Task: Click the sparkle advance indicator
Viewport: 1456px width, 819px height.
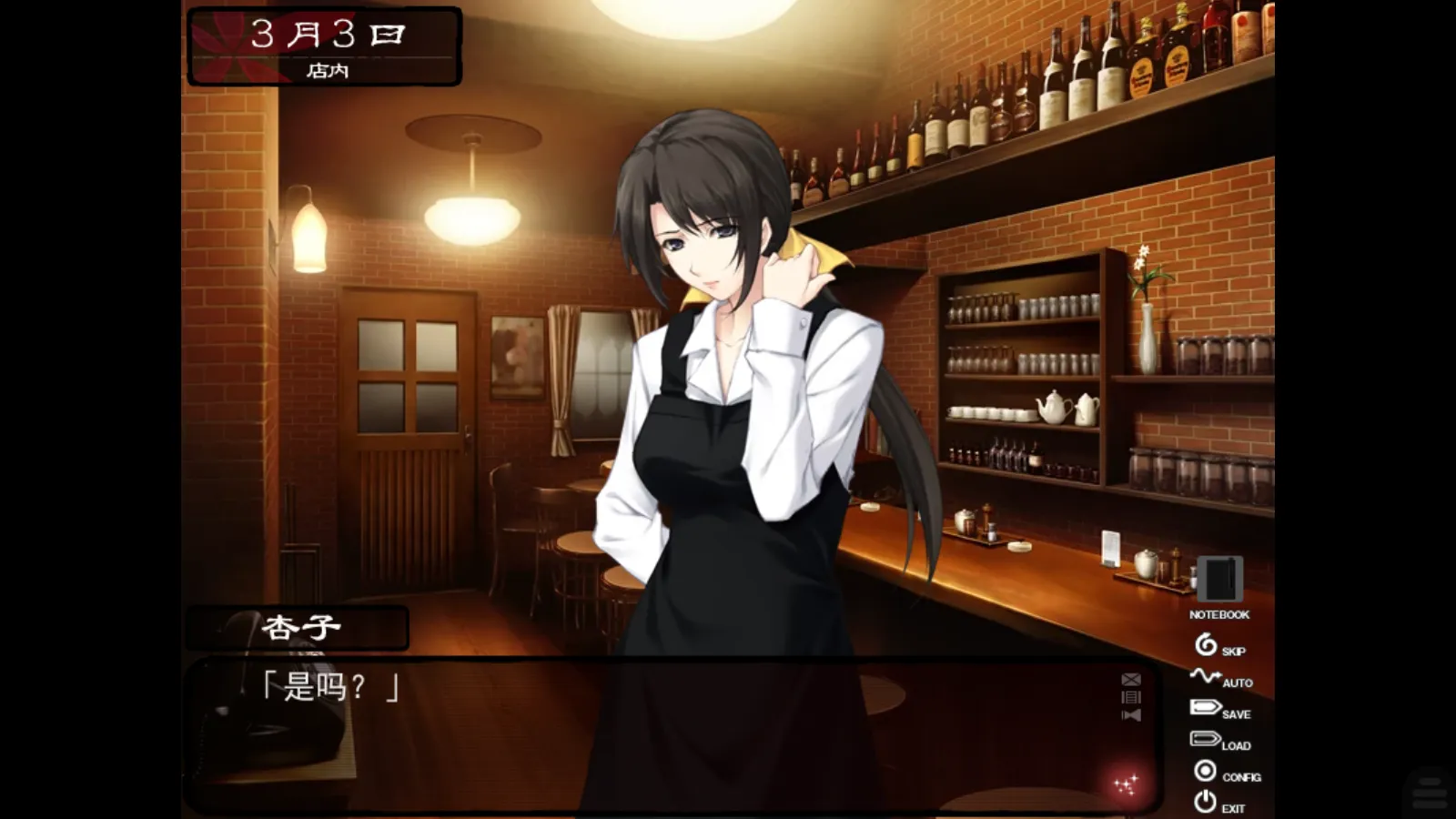Action: [1126, 783]
